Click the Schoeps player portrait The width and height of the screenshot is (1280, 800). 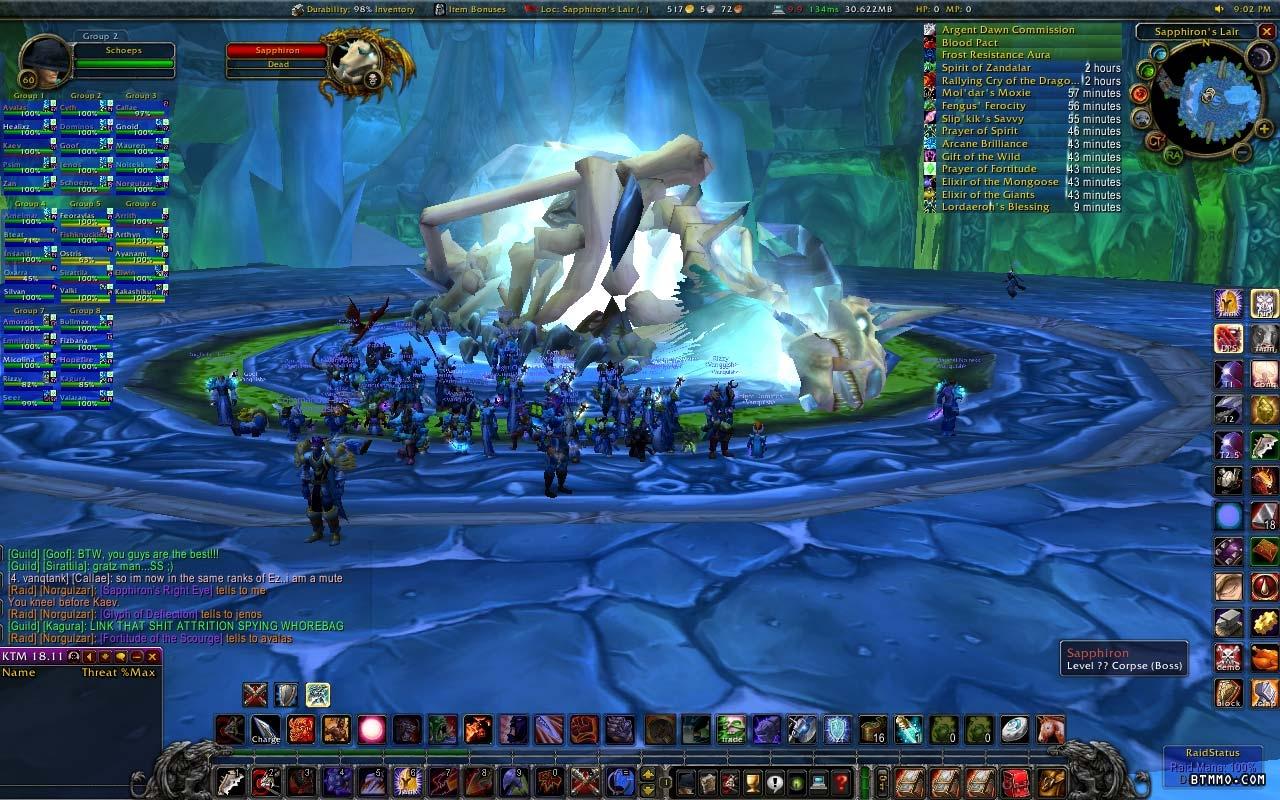tap(43, 62)
